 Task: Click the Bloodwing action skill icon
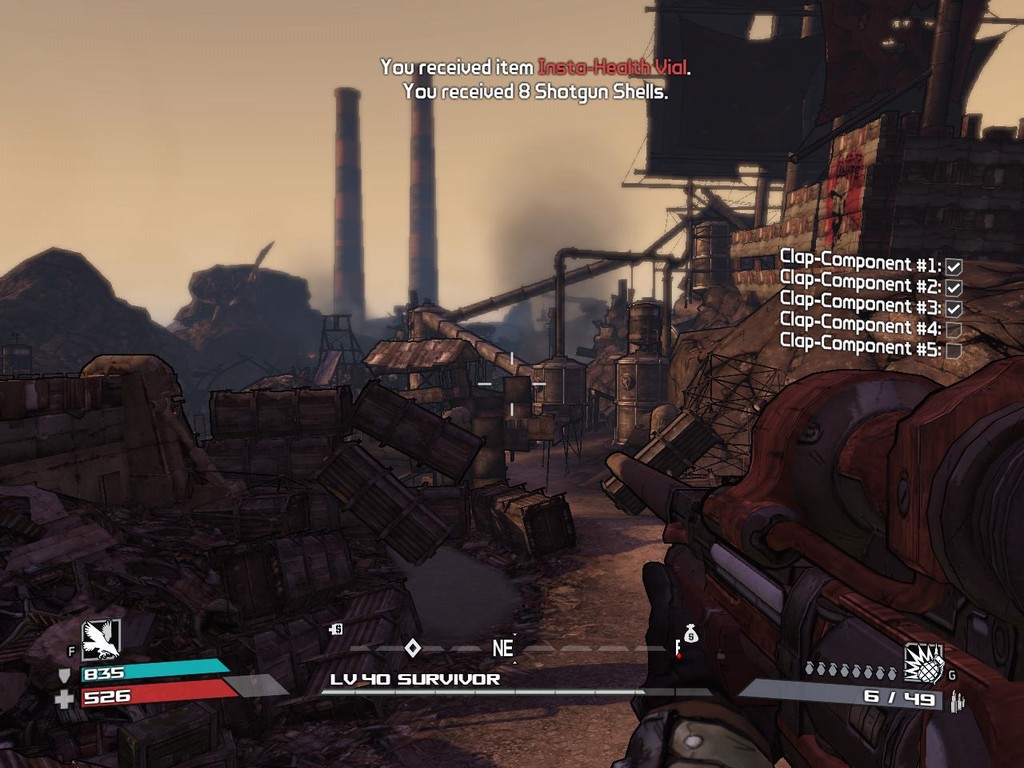[x=100, y=640]
